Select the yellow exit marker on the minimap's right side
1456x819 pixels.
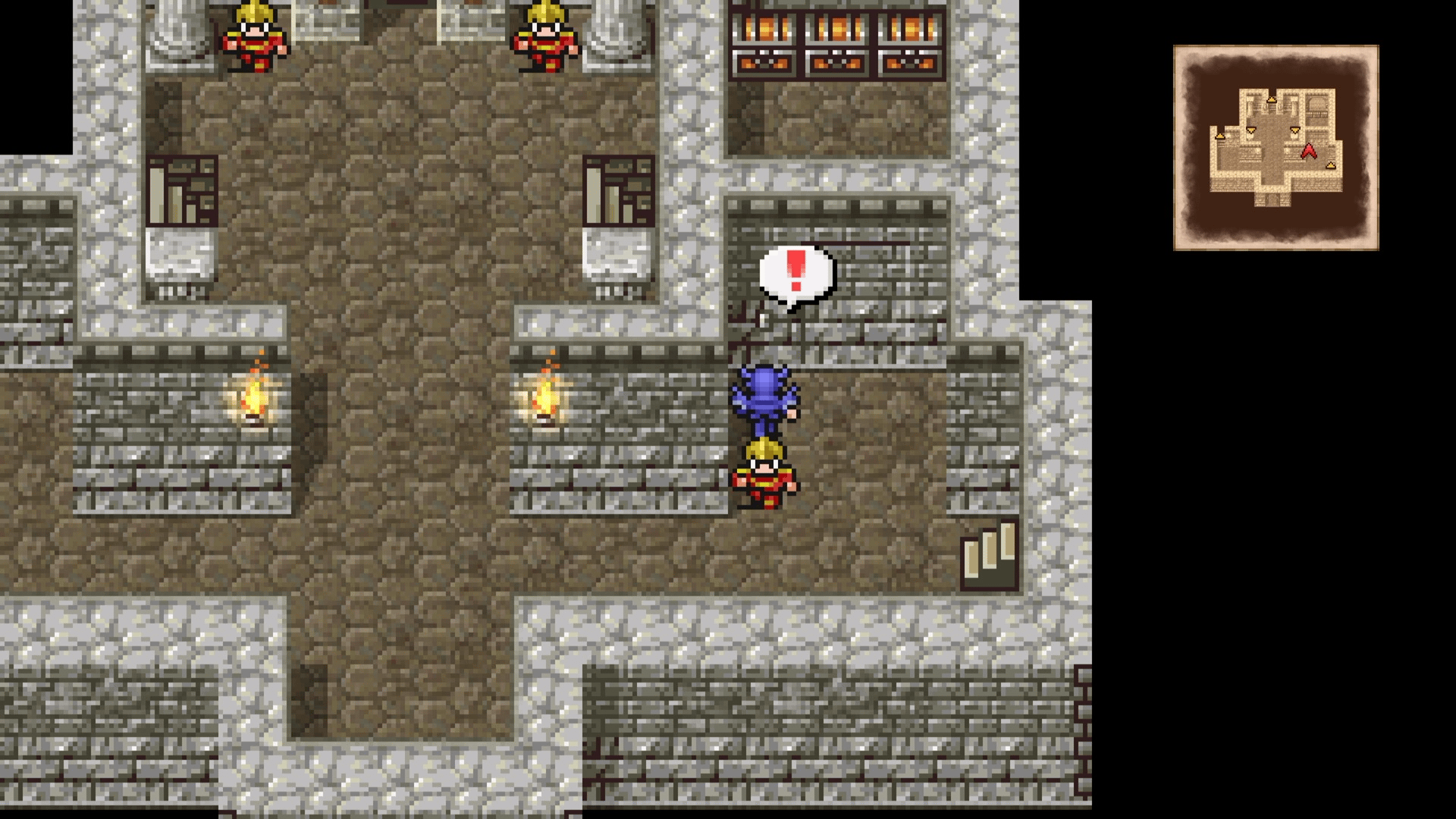1330,165
